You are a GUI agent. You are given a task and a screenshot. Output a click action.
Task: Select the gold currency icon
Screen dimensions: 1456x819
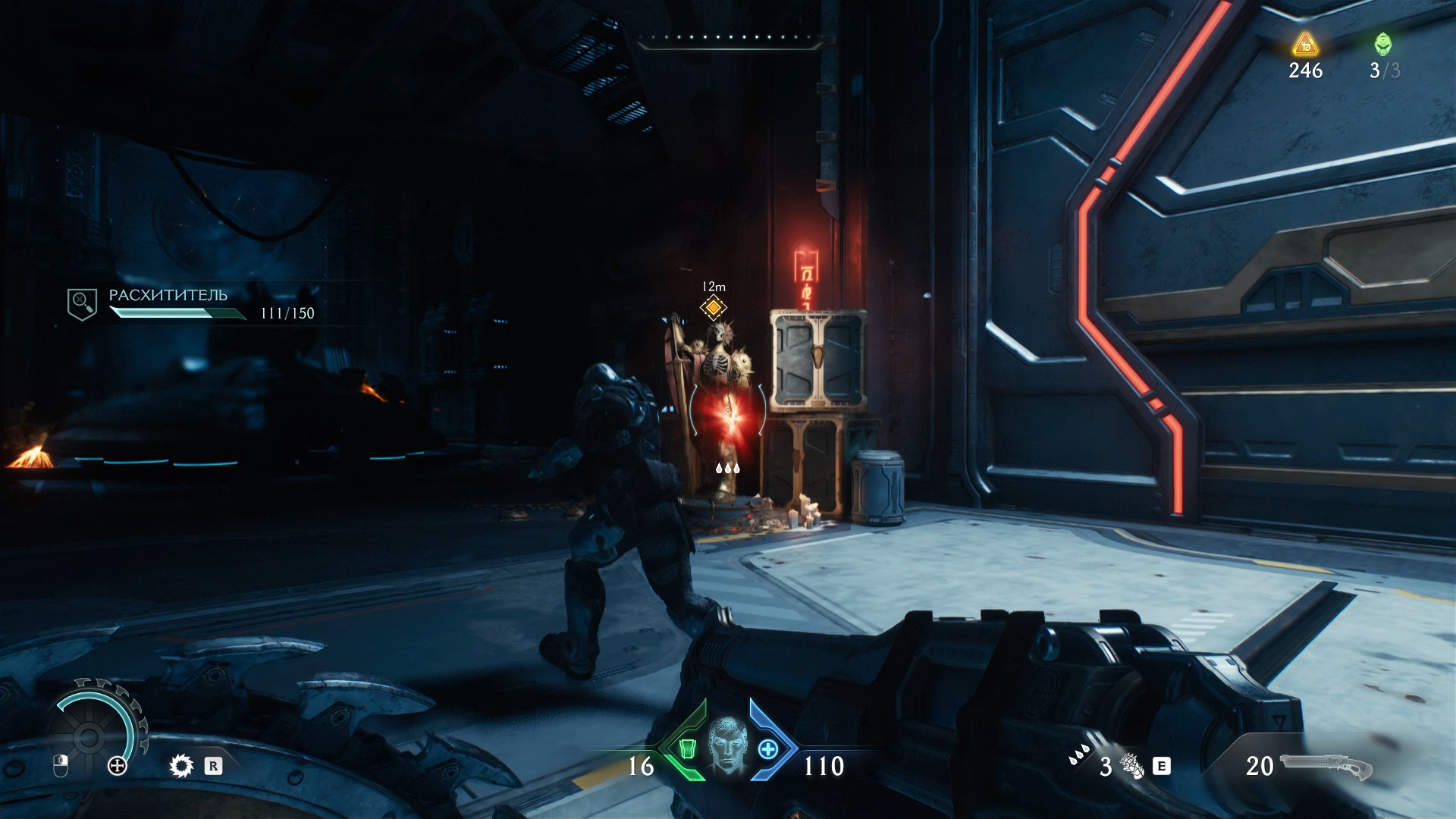pyautogui.click(x=1305, y=45)
